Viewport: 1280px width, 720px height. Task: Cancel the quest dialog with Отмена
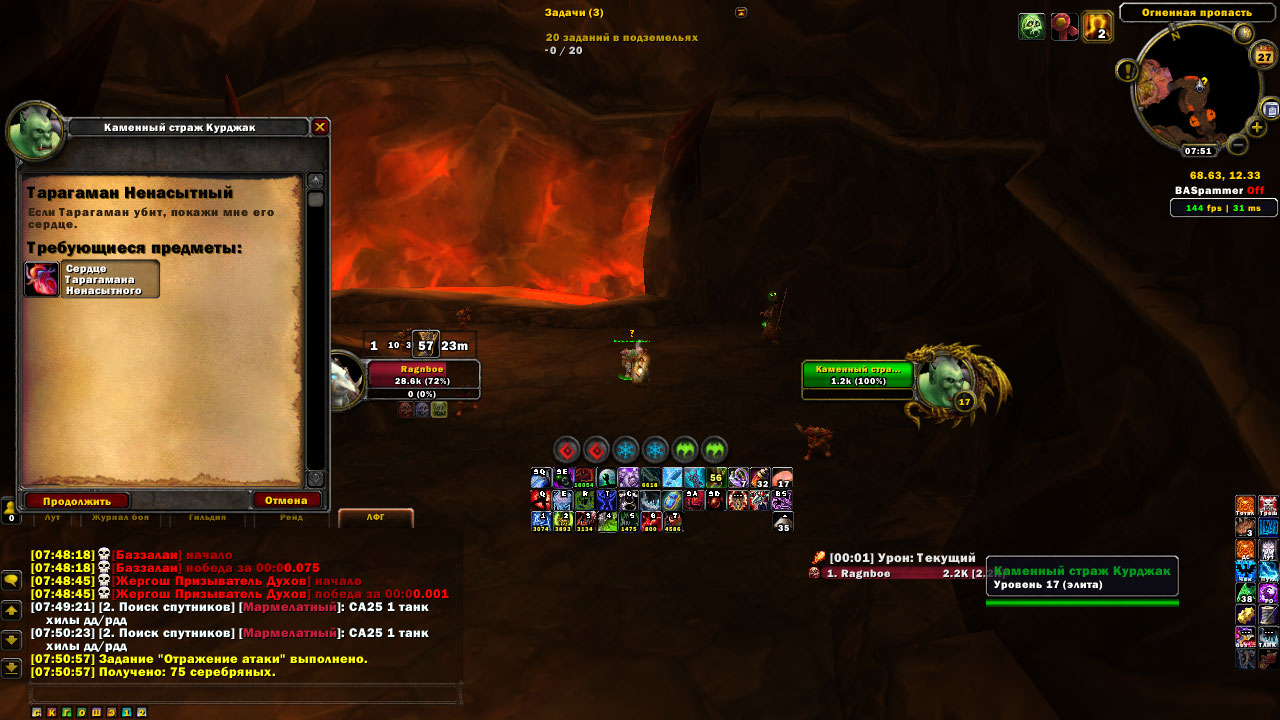287,500
